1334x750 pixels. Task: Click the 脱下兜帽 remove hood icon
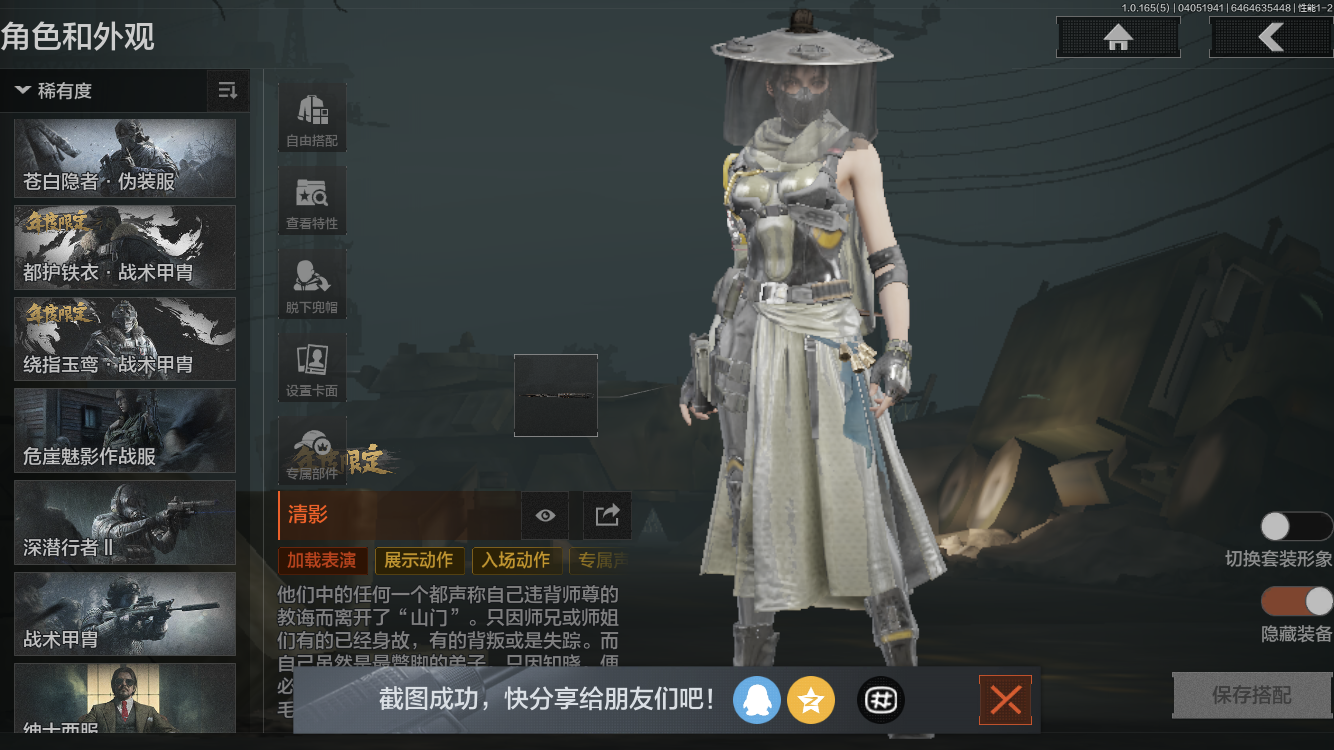tap(311, 284)
